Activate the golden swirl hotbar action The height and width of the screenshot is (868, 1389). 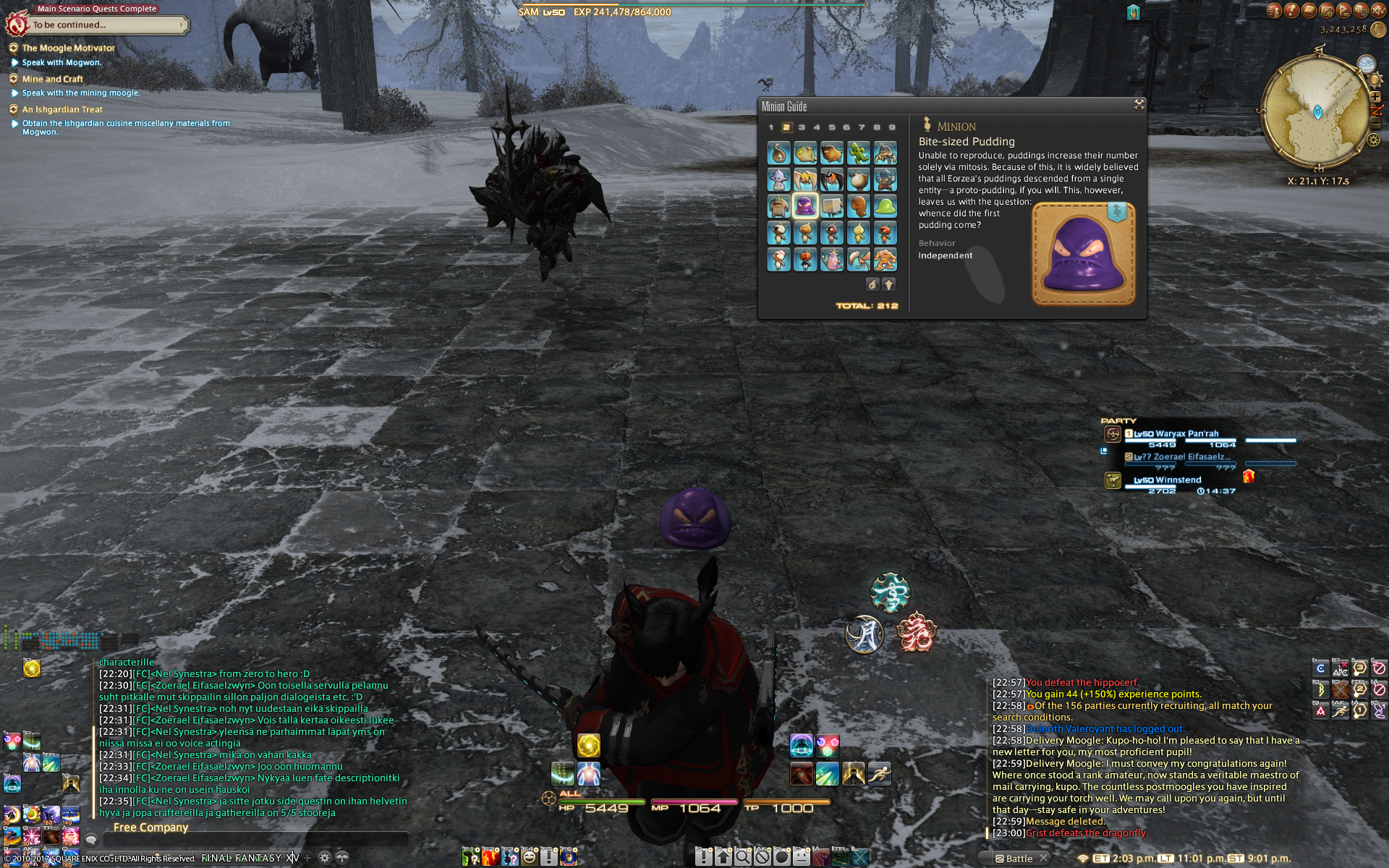[588, 744]
